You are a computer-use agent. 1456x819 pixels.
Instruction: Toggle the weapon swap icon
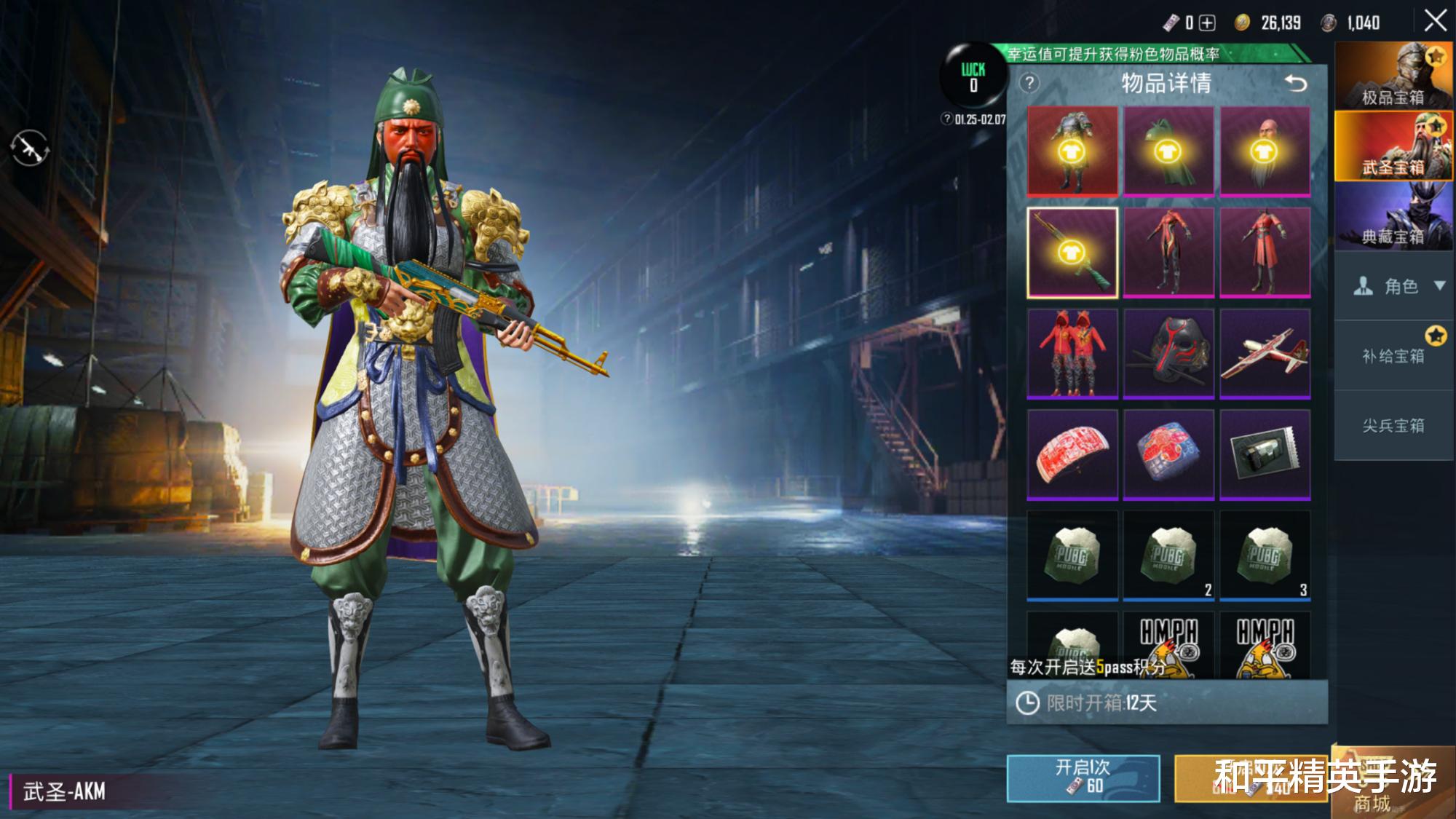[29, 148]
